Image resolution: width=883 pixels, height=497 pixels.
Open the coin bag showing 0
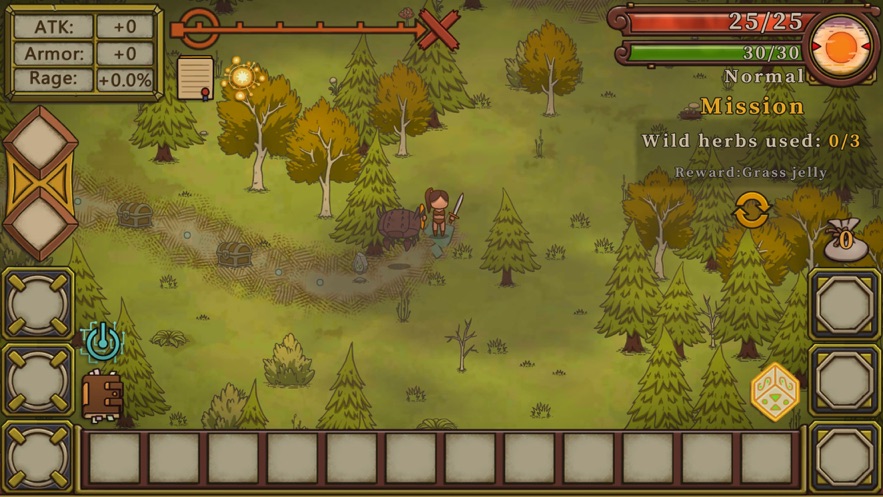coord(845,238)
